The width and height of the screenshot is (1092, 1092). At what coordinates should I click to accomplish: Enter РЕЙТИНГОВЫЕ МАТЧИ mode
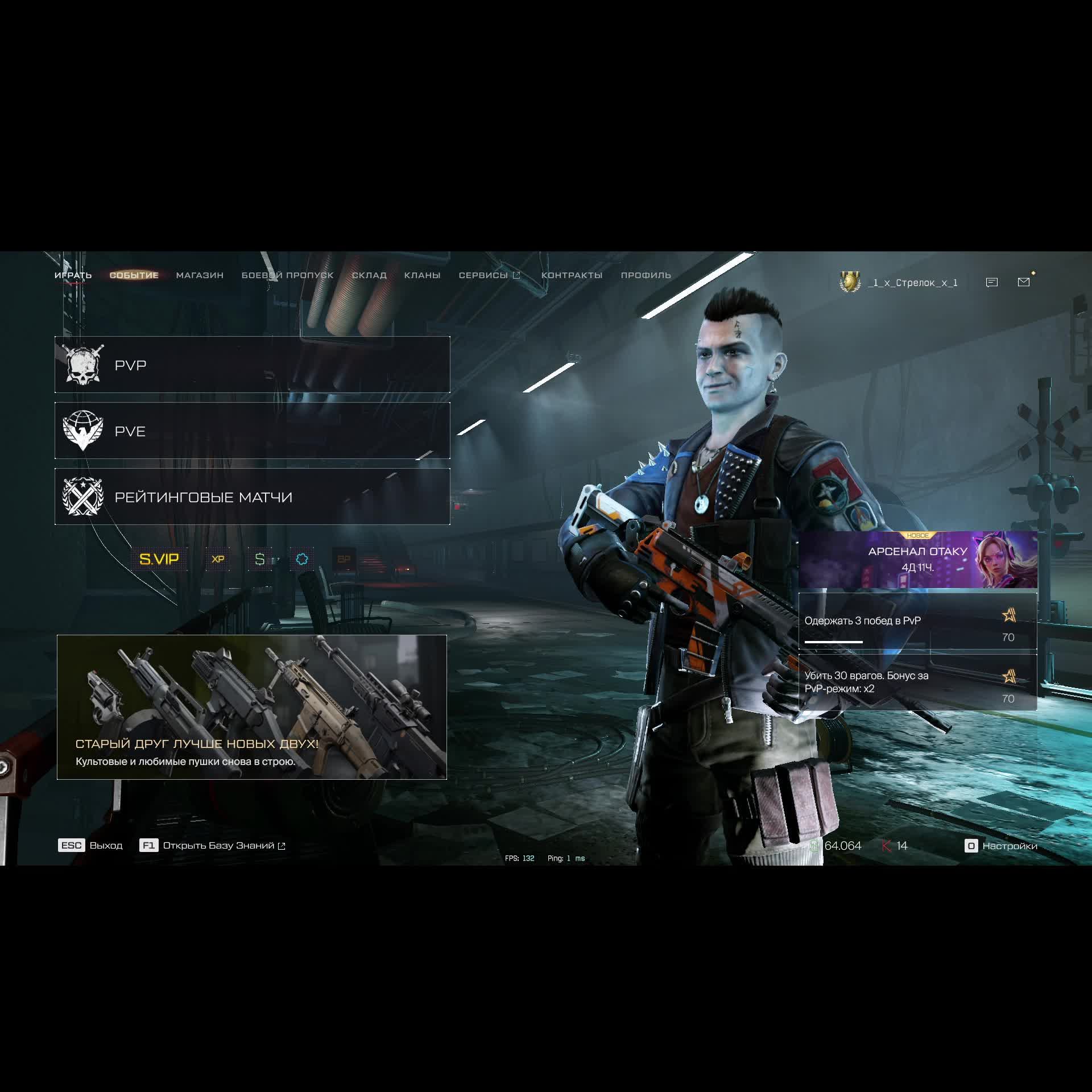click(x=252, y=497)
